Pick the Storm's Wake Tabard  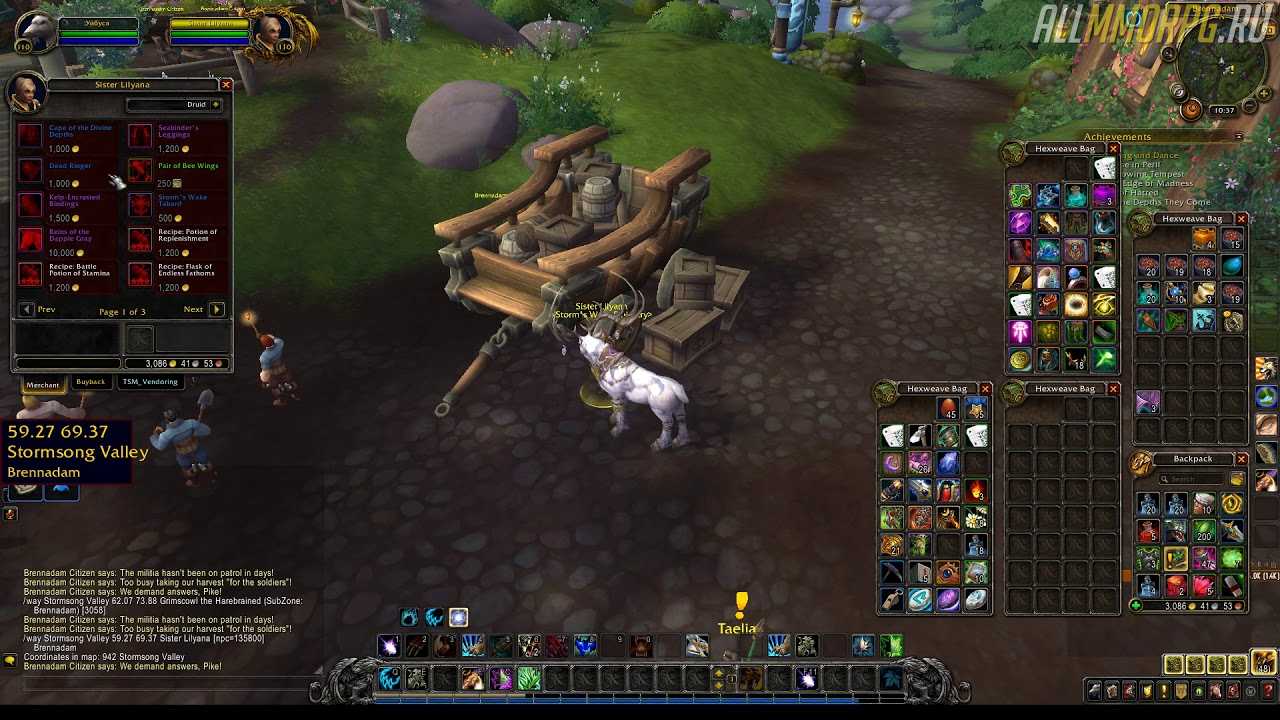coord(141,205)
